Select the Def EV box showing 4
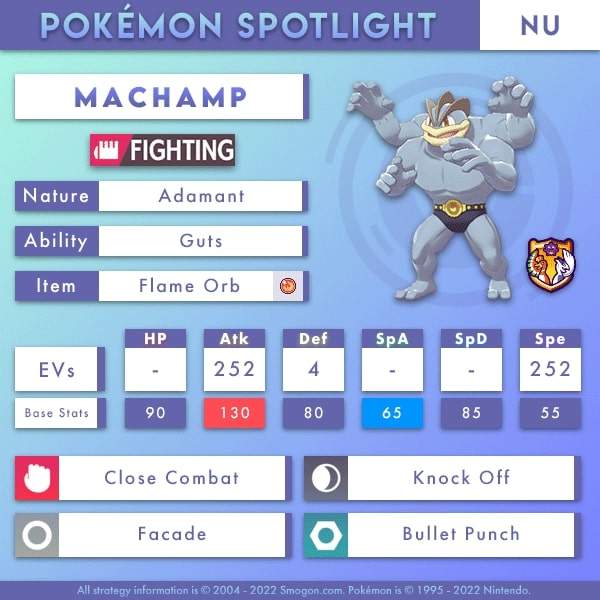The image size is (600, 600). tap(313, 371)
